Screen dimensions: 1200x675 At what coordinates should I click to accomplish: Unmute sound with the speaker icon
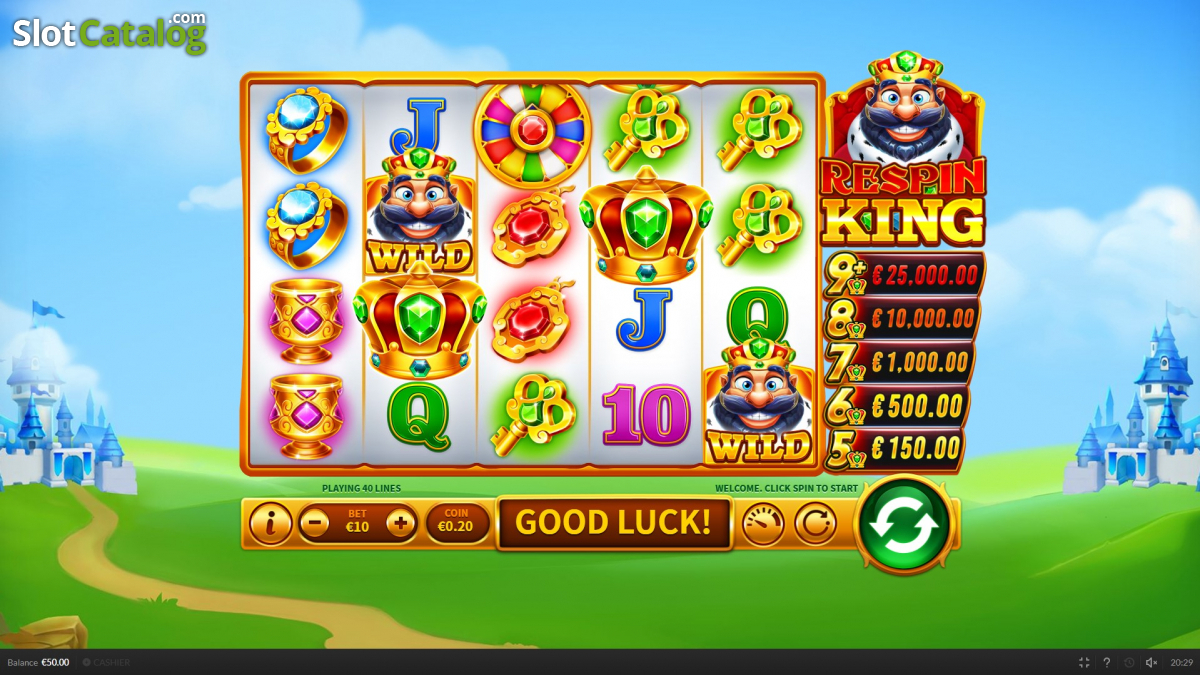point(1151,662)
